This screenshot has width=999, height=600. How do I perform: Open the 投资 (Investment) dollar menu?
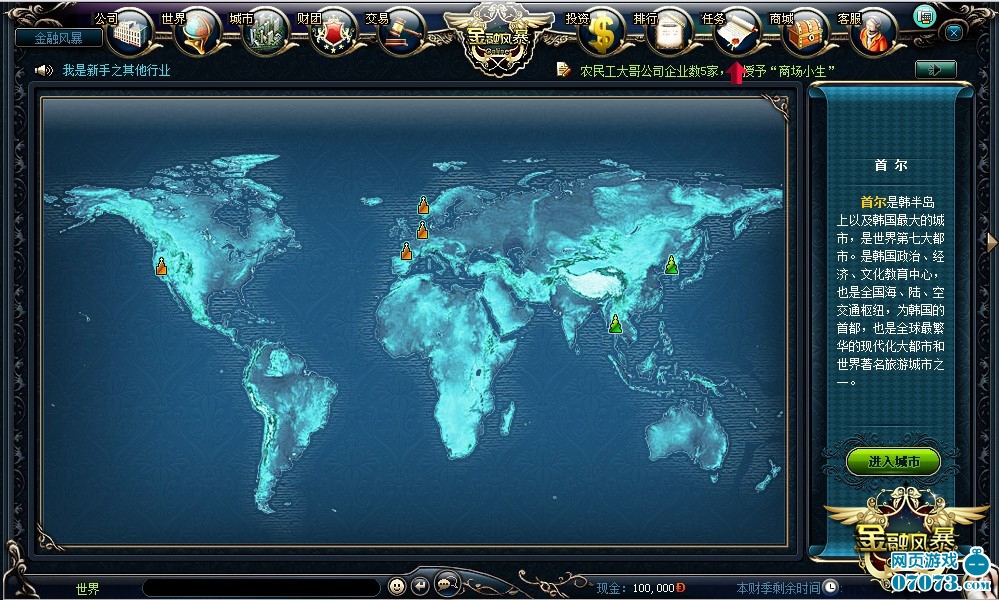click(603, 32)
